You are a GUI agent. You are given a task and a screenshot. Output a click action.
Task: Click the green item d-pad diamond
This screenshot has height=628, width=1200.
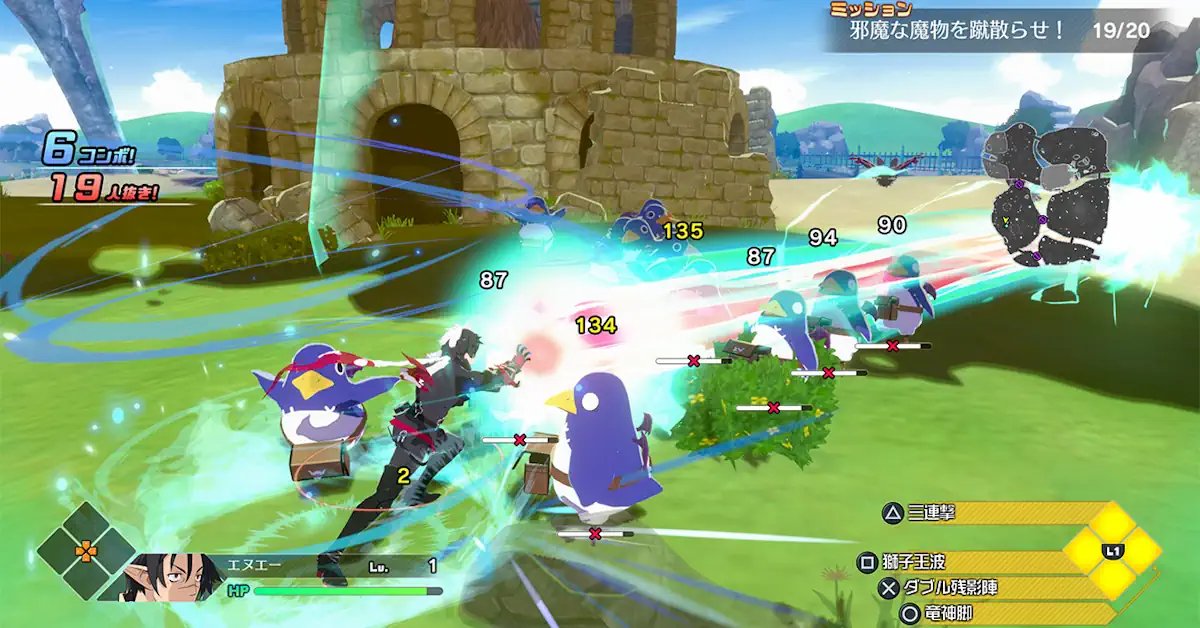(x=87, y=550)
